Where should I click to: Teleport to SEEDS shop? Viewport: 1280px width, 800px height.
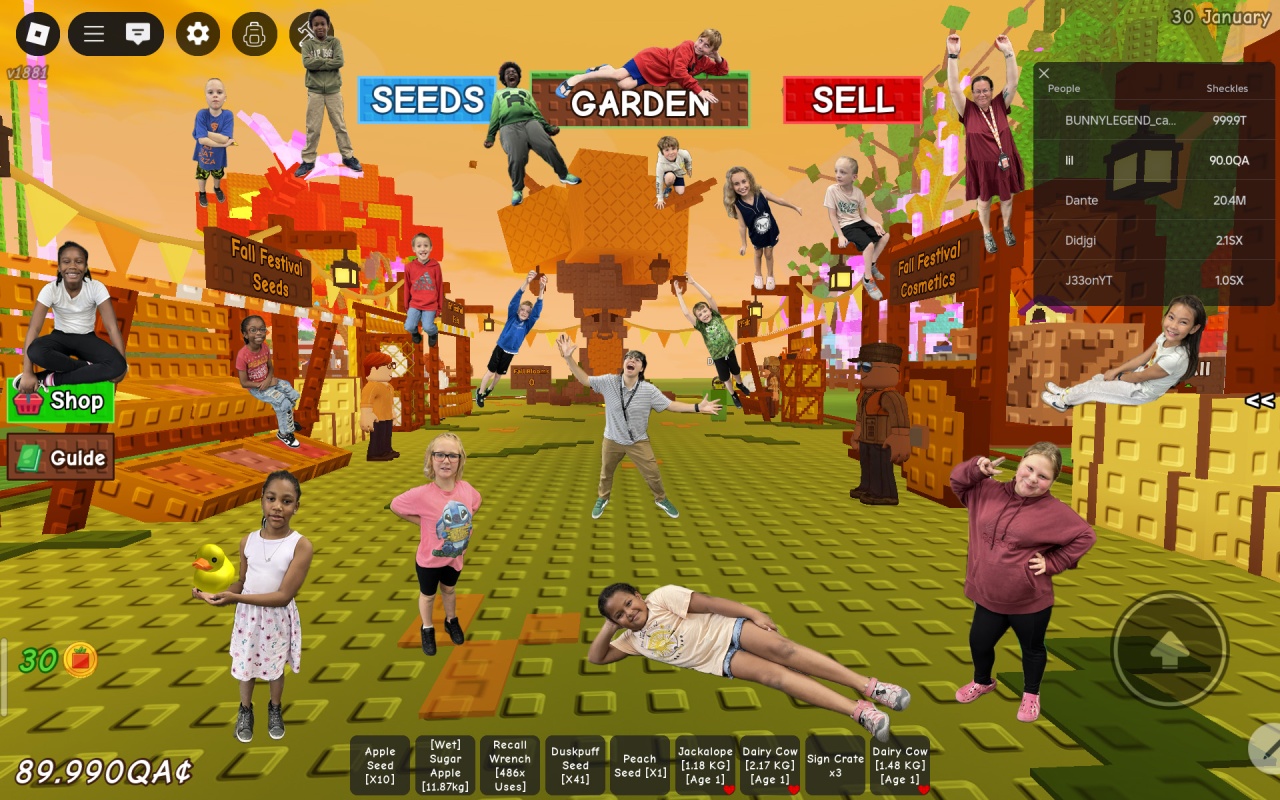[427, 100]
